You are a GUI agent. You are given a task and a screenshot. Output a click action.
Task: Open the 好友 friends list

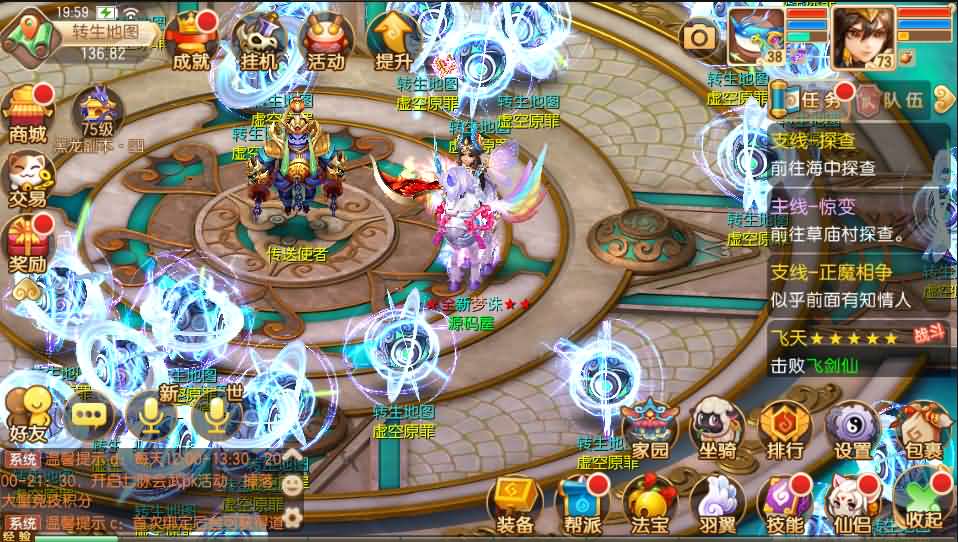(x=27, y=413)
